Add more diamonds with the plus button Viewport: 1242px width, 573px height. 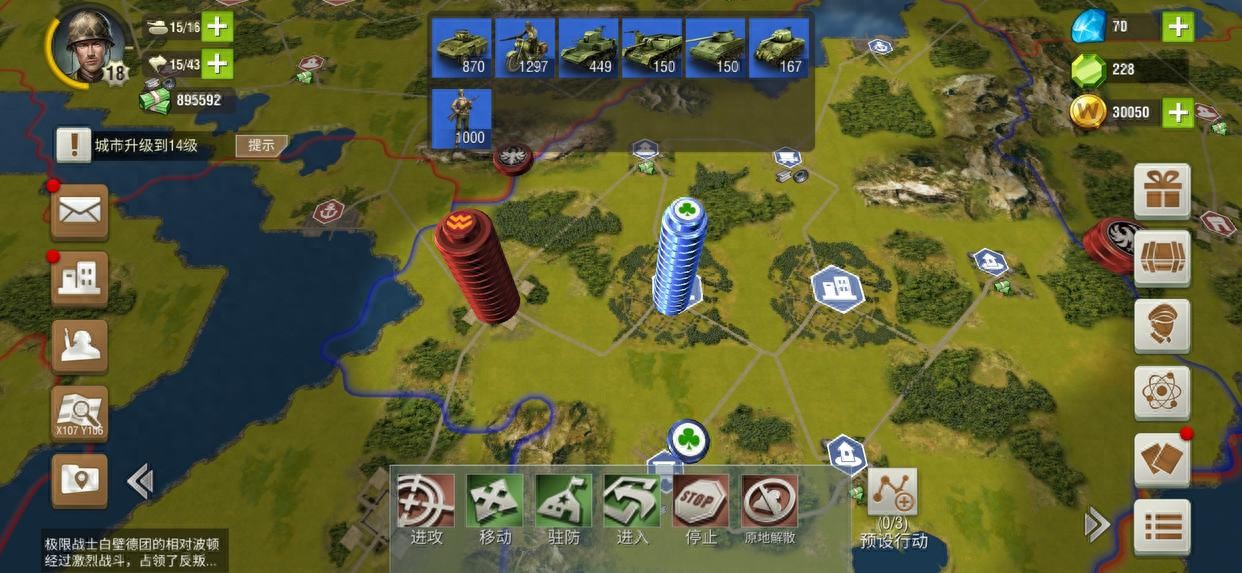pyautogui.click(x=1178, y=27)
